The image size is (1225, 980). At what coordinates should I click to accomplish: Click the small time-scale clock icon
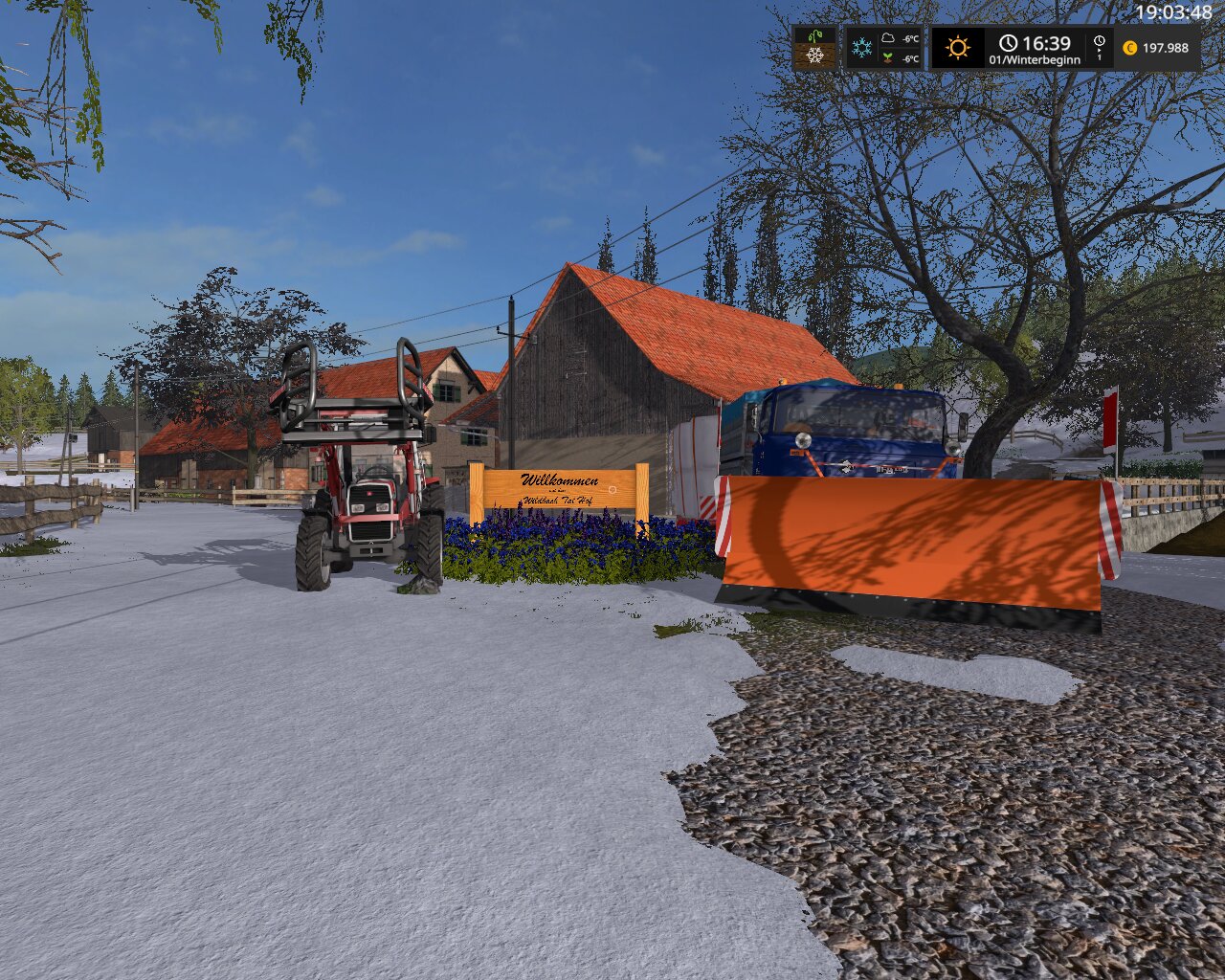tap(1099, 41)
